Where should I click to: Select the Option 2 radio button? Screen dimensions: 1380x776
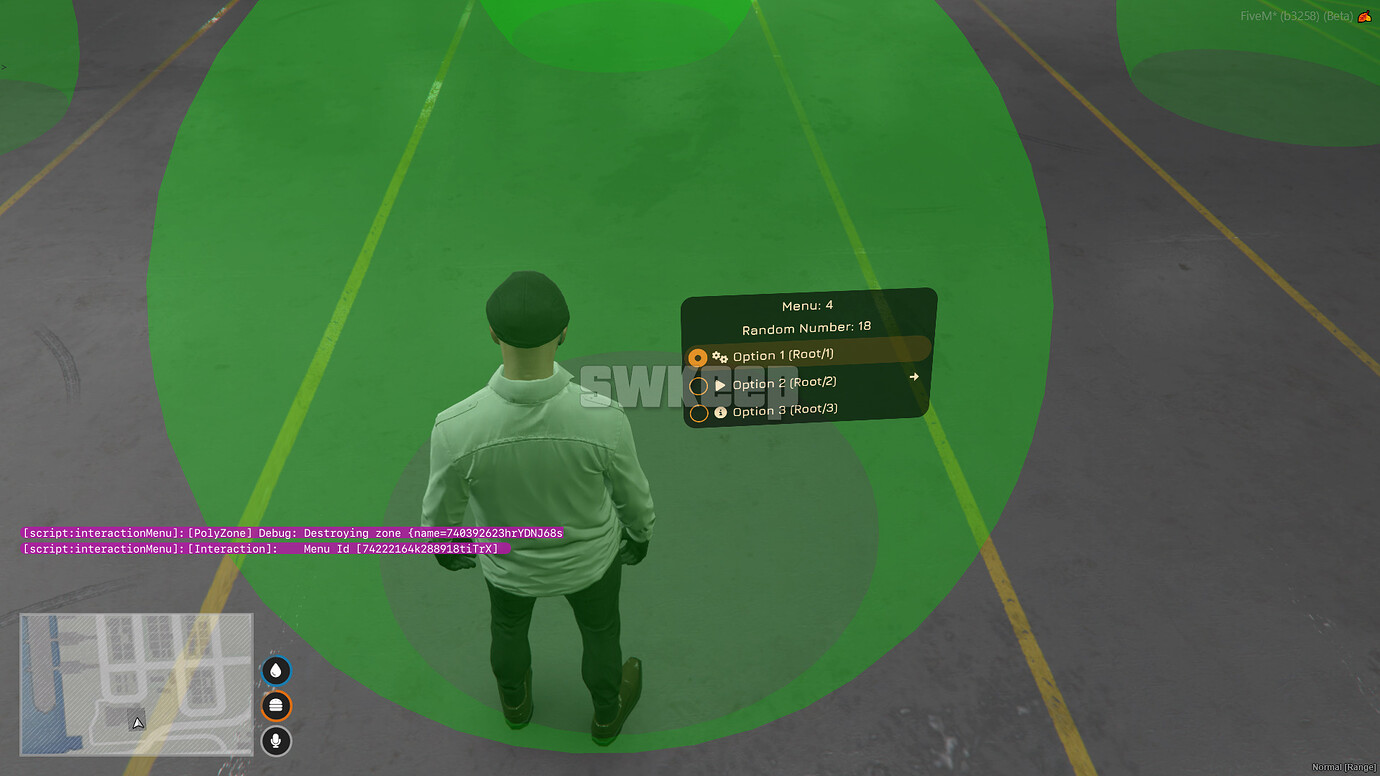[698, 384]
